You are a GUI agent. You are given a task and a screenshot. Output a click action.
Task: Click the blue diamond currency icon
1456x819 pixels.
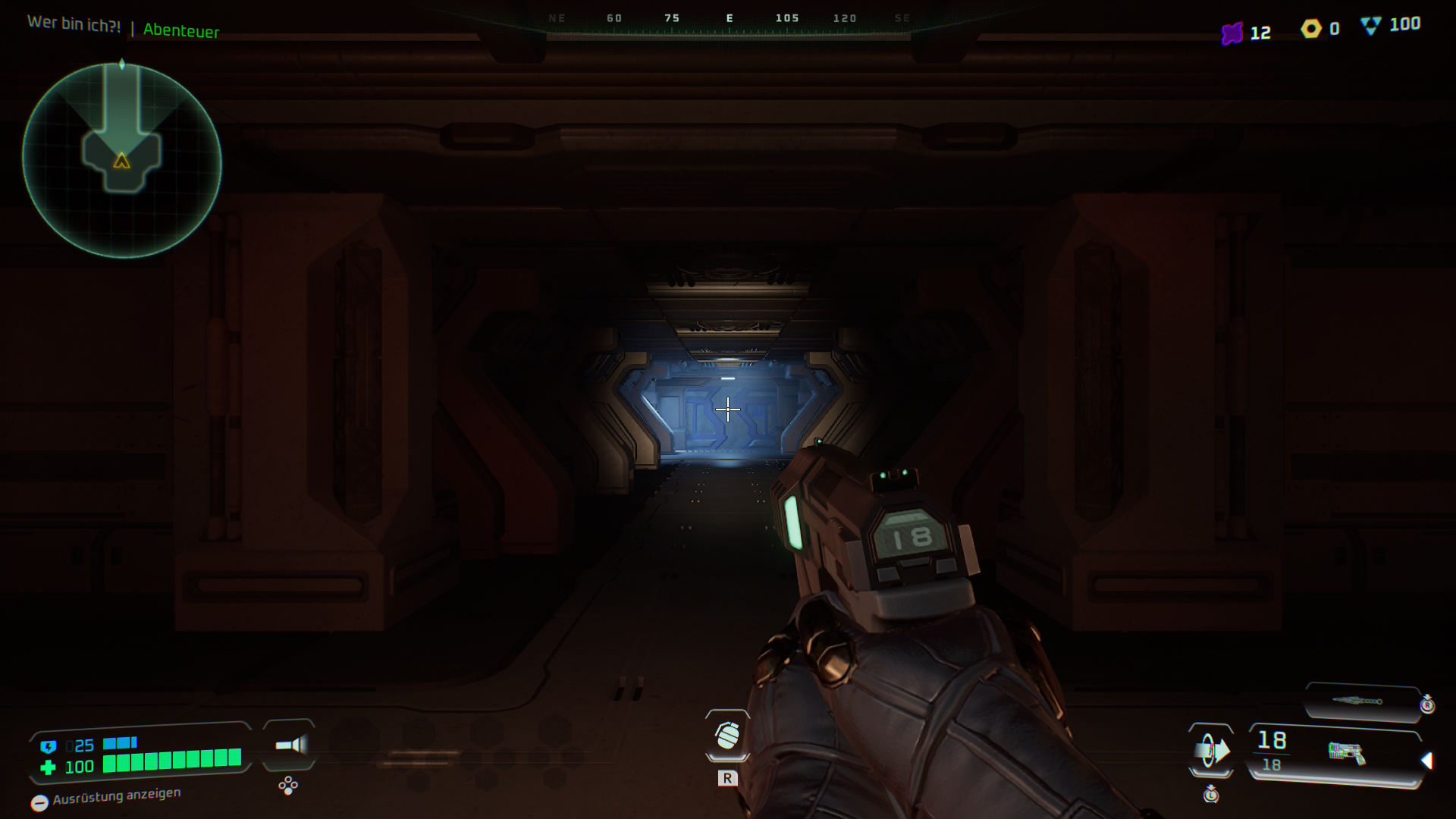[x=1371, y=26]
